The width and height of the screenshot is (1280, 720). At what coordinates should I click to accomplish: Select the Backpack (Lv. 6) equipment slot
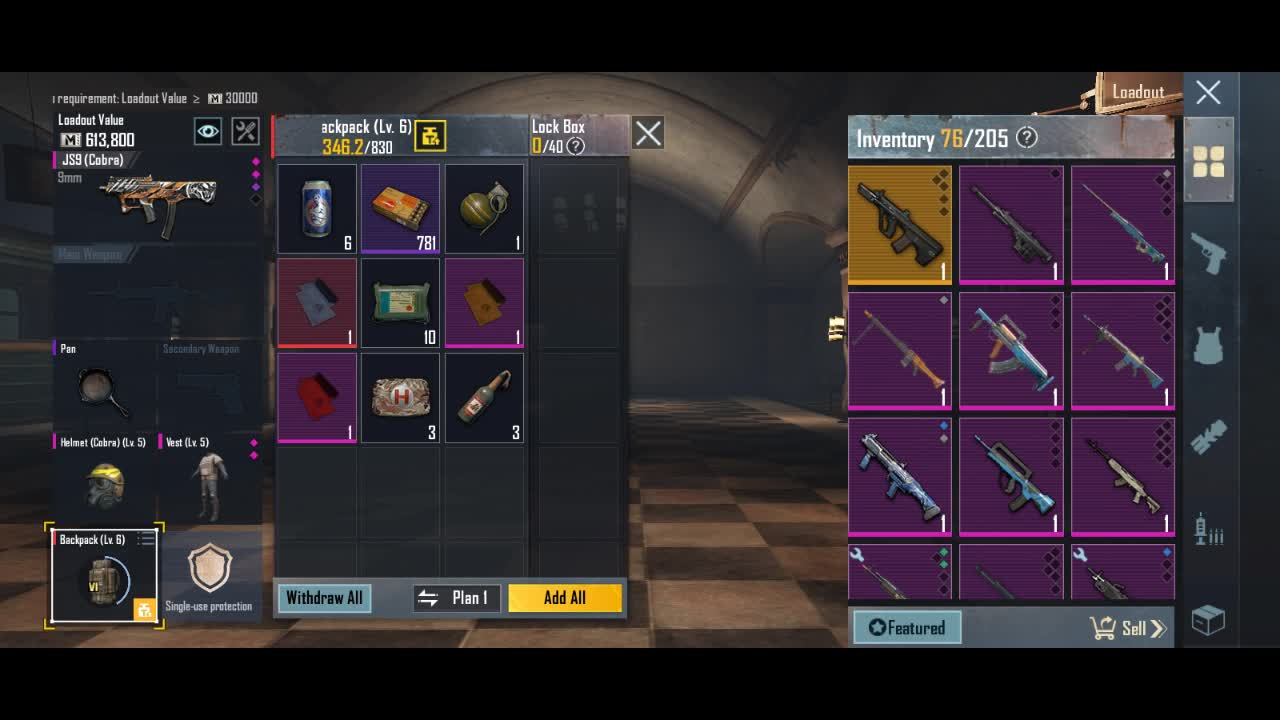point(104,577)
